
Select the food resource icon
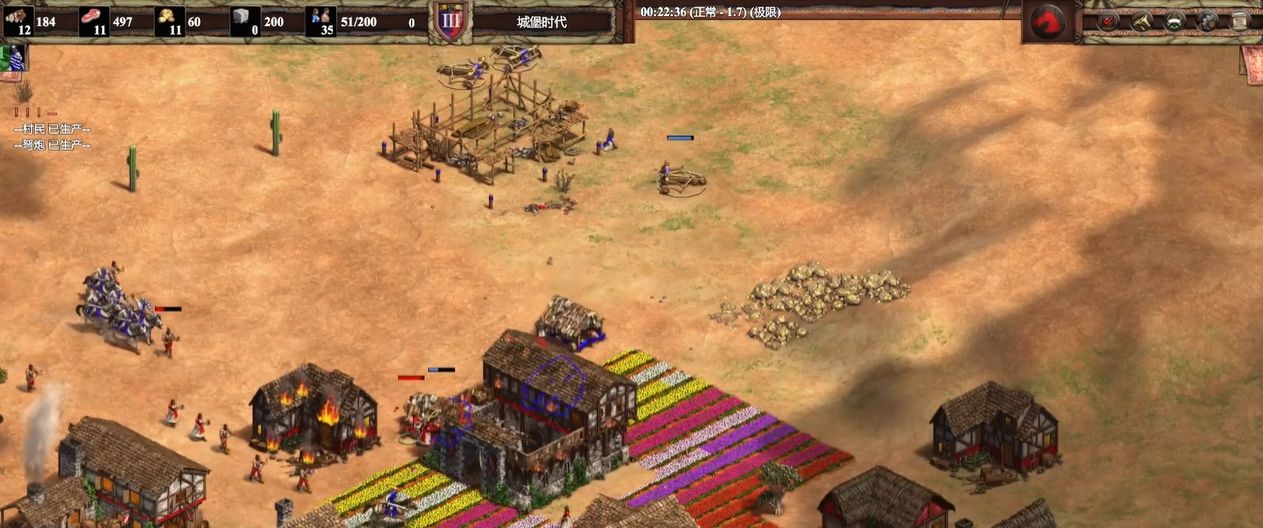tap(94, 20)
